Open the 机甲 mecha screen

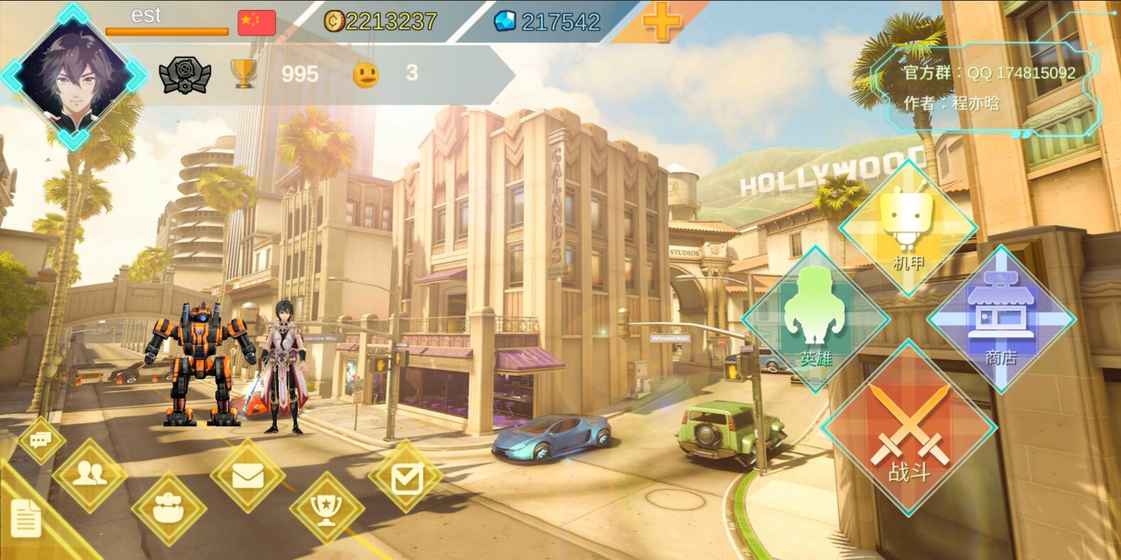point(908,228)
